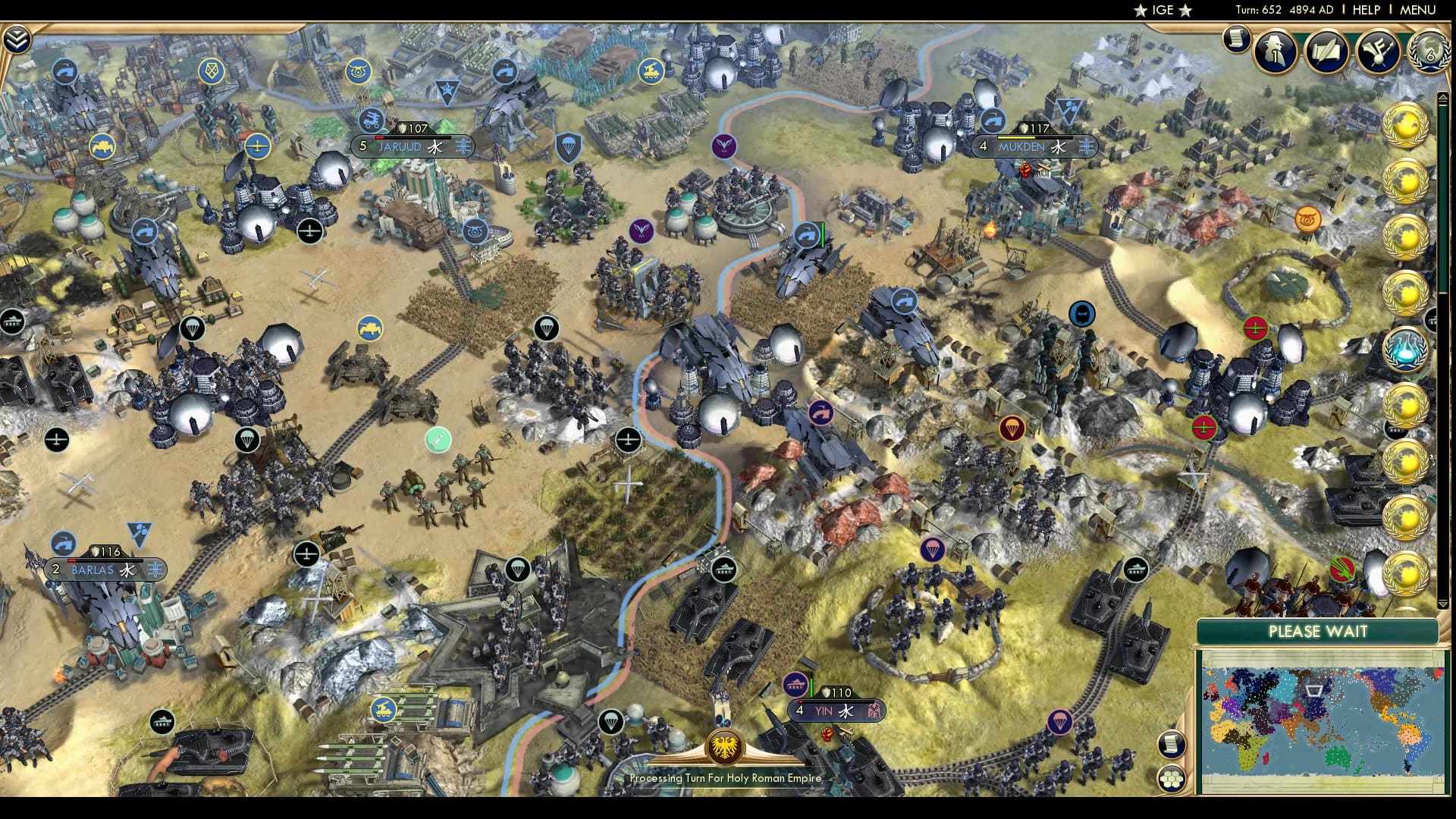Open the notification log scroll icon top-right
This screenshot has width=1456, height=819.
pos(1237,38)
